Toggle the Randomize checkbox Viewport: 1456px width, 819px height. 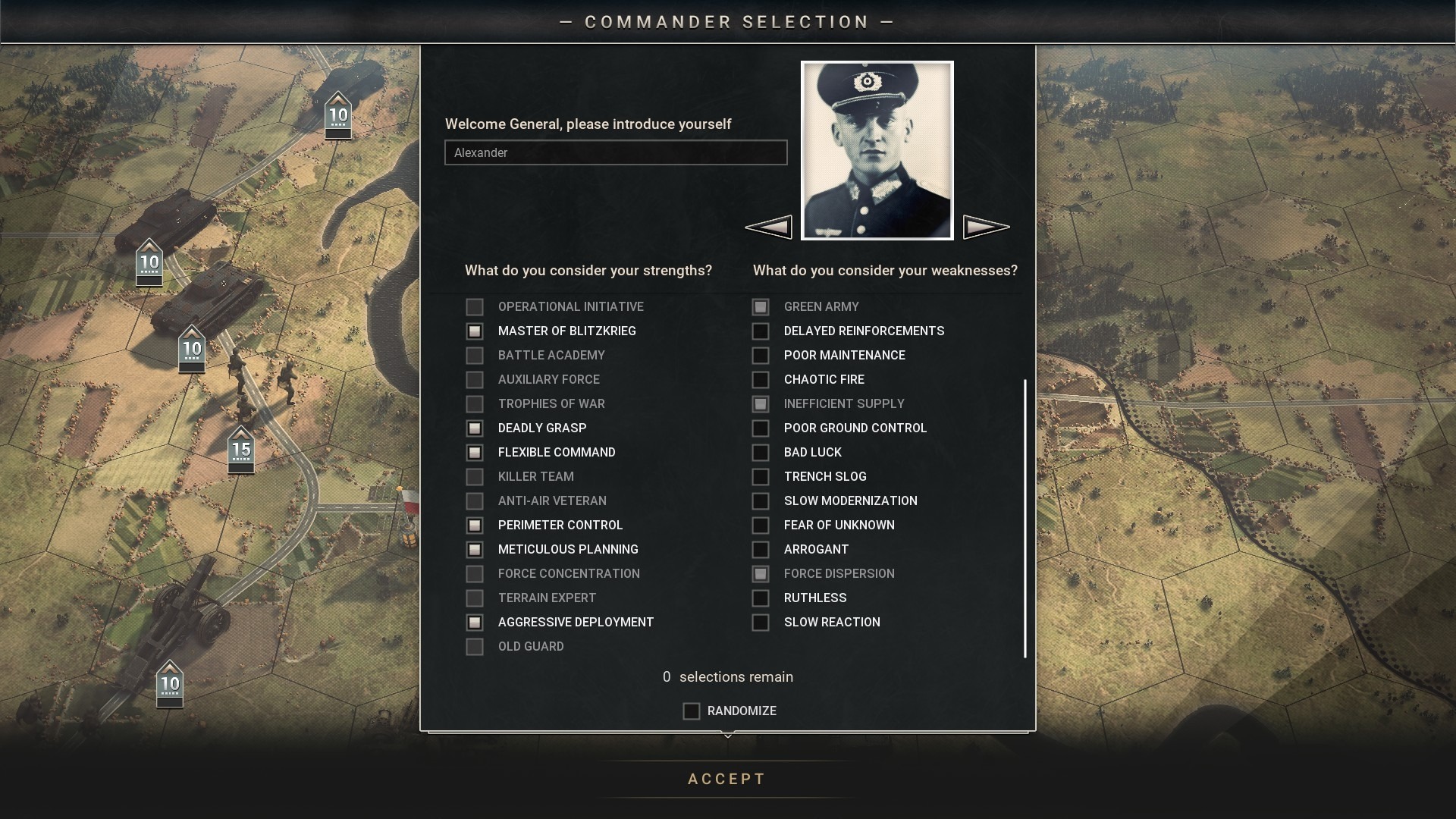[691, 711]
